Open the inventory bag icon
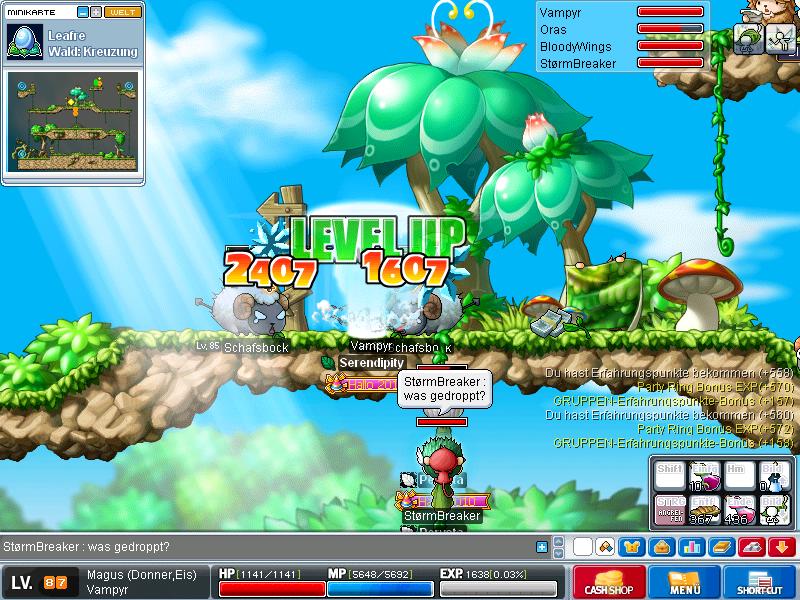Screen dimensions: 800x600 (x=661, y=547)
